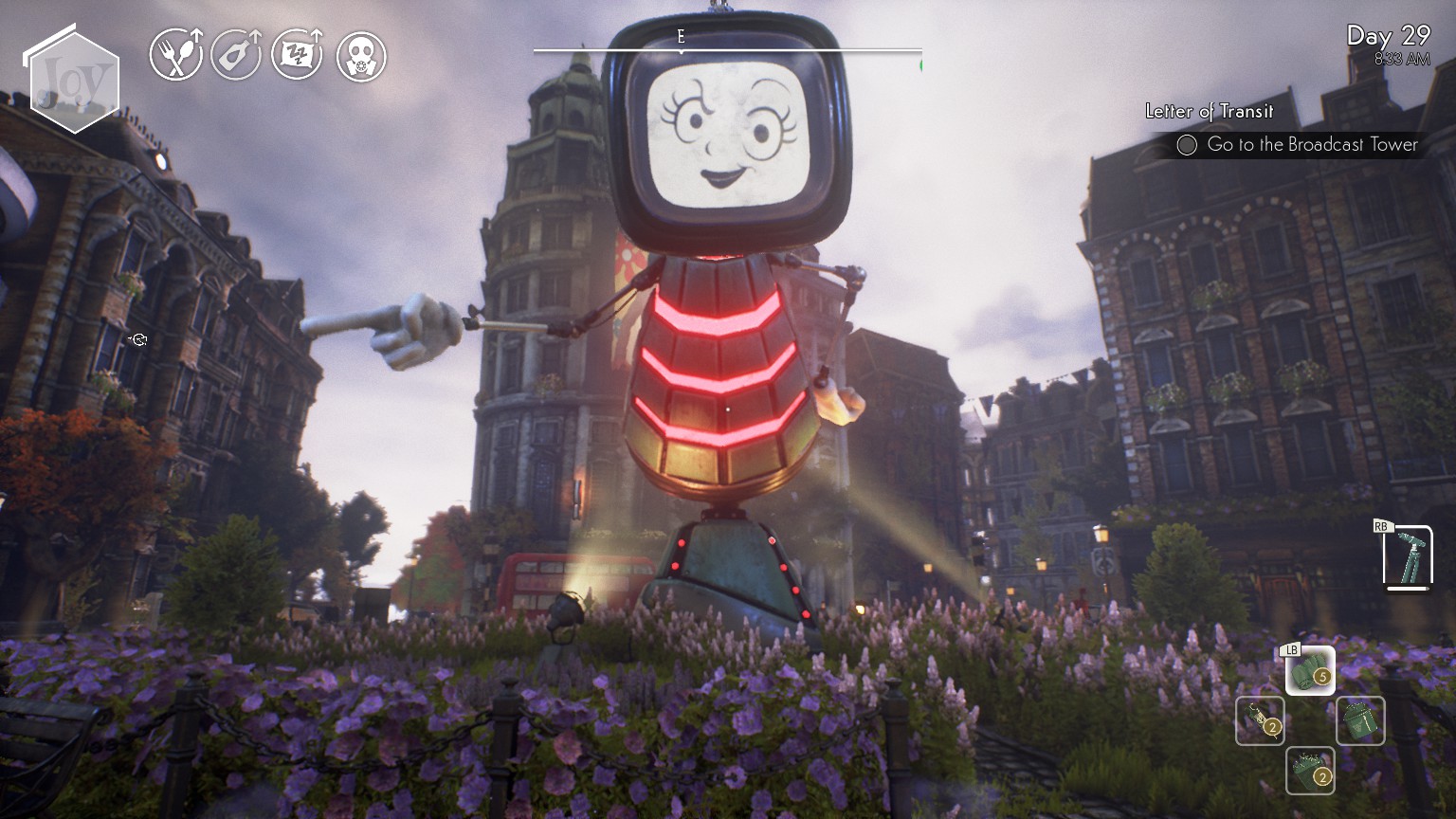Click the Go to the Broadcast Tower objective
1456x819 pixels.
[1311, 145]
